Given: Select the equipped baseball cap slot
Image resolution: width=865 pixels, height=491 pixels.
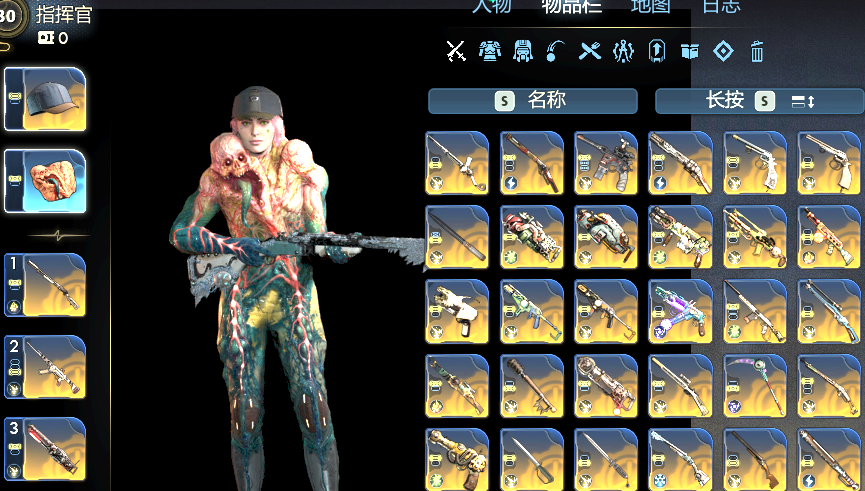Looking at the screenshot, I should (46, 99).
